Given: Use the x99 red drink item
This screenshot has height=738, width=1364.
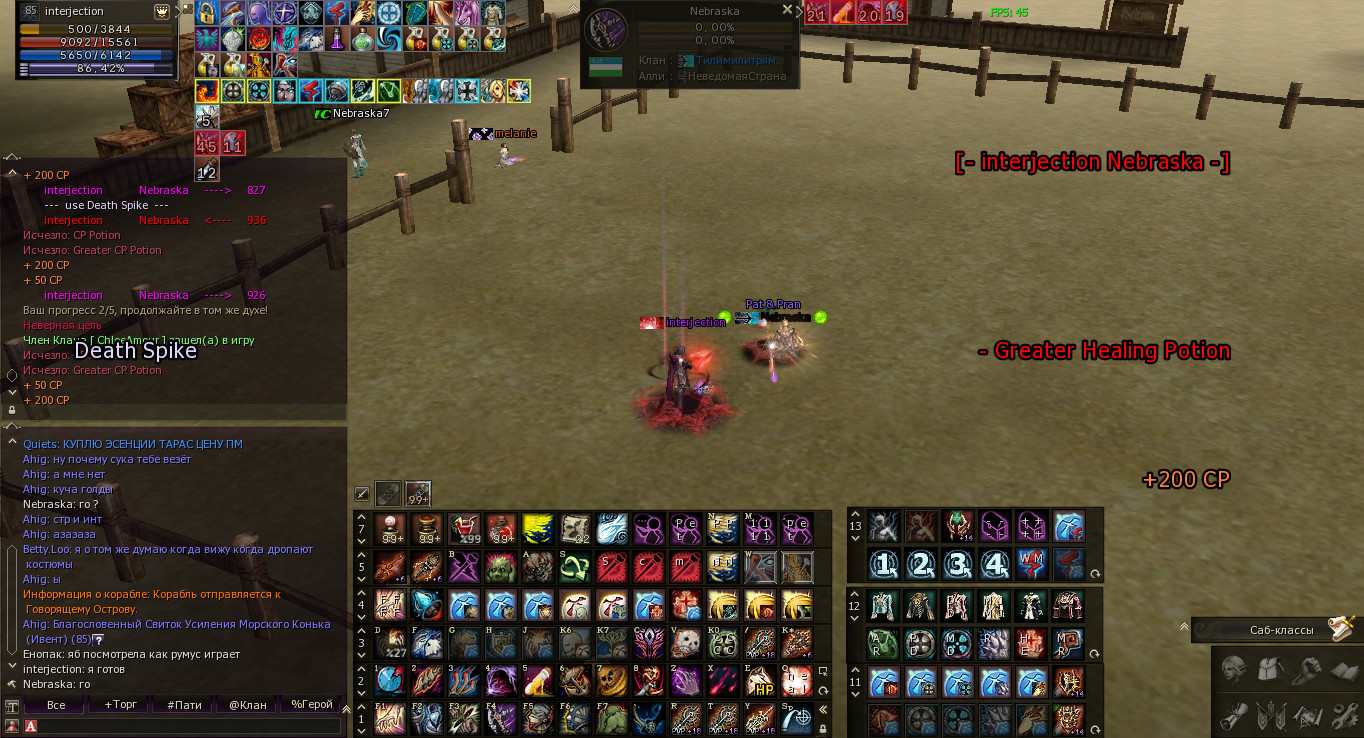Looking at the screenshot, I should (x=464, y=527).
